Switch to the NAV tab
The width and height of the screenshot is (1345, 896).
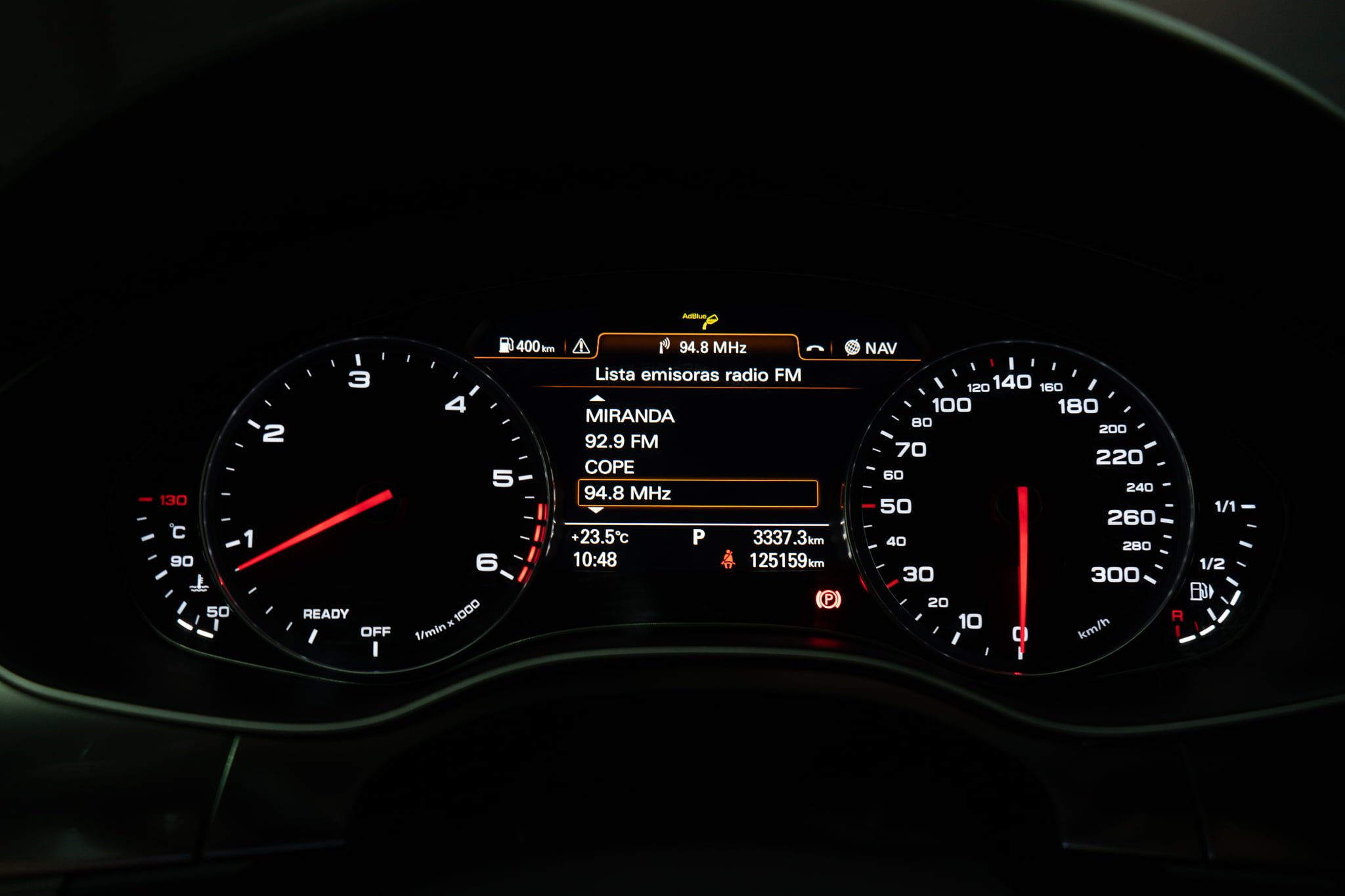point(871,348)
